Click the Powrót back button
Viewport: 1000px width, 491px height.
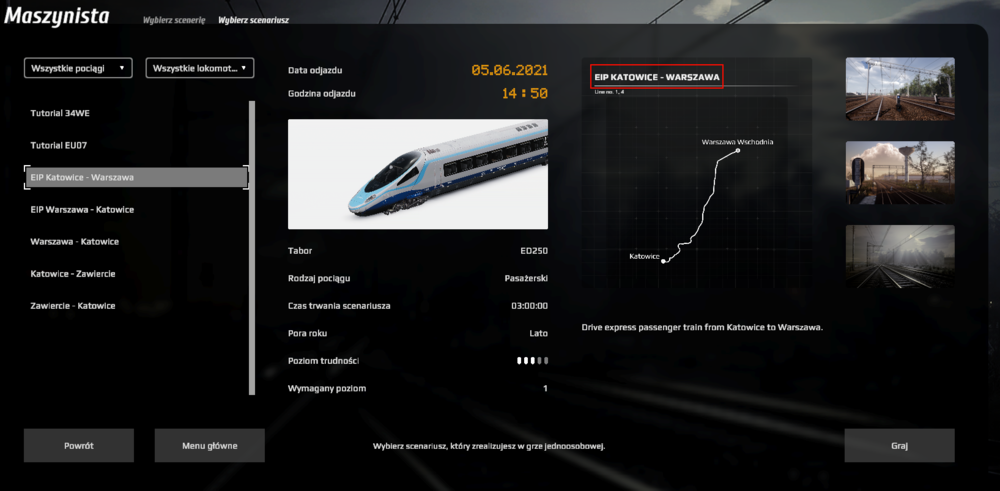79,446
